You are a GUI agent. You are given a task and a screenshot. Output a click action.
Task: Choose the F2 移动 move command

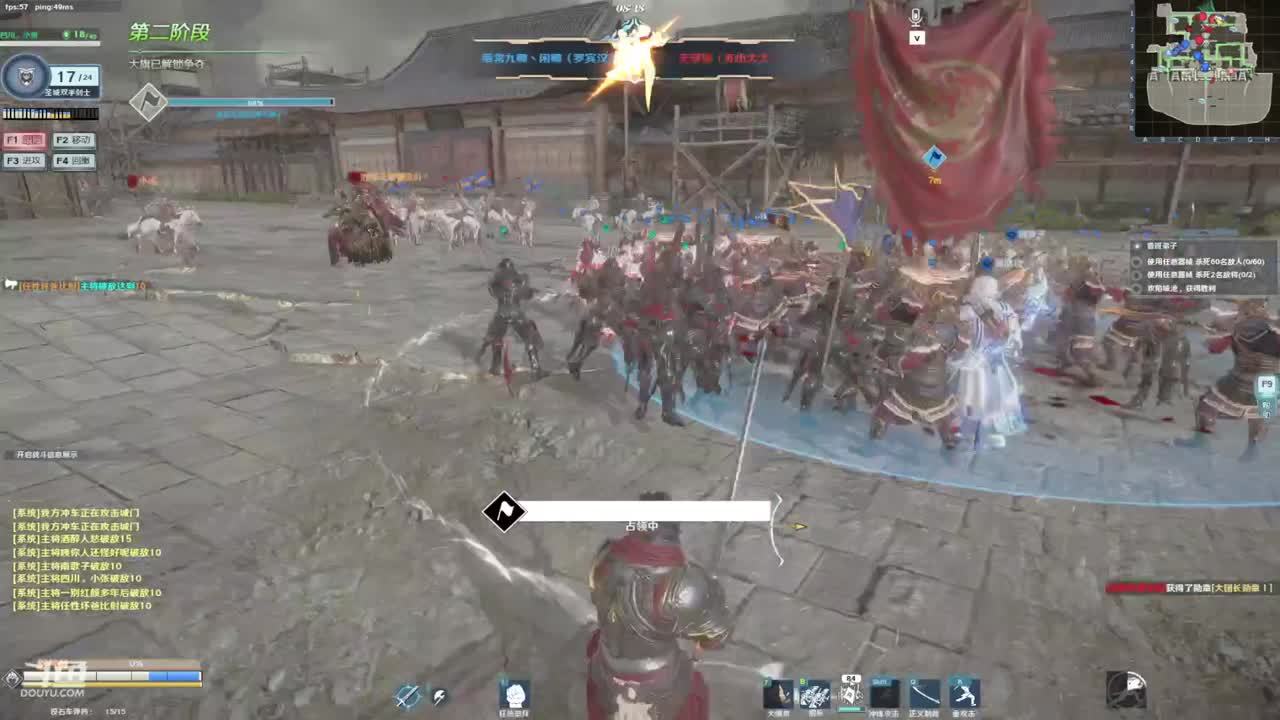click(x=74, y=141)
